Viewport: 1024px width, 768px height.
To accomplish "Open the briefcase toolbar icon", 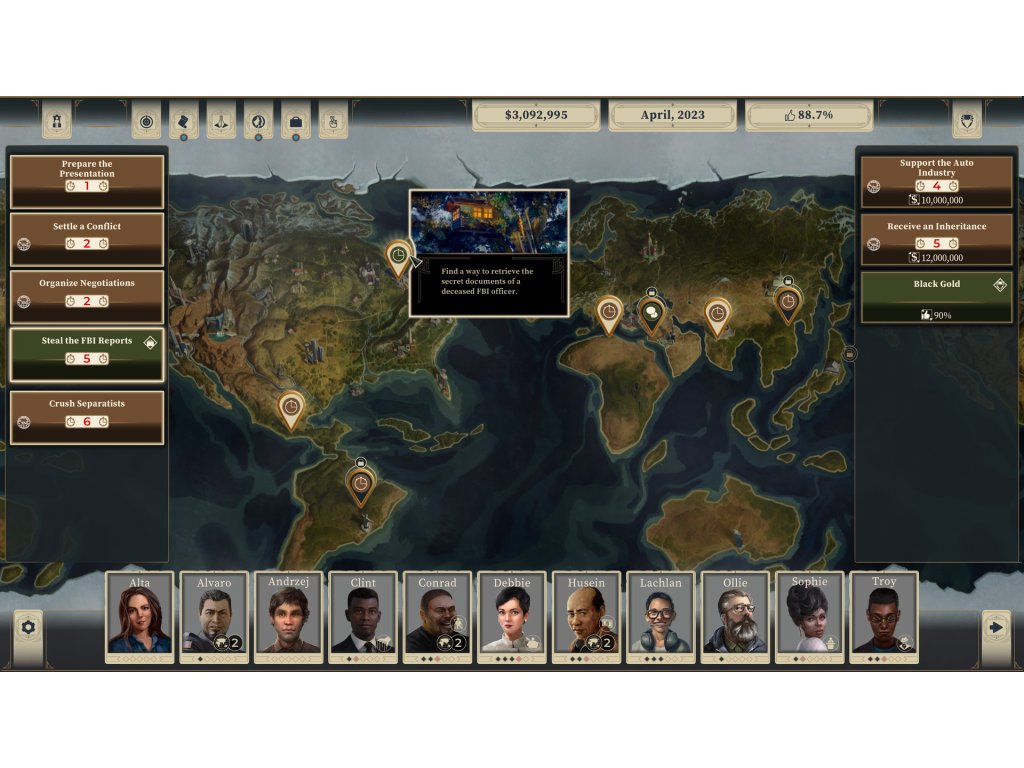I will pyautogui.click(x=296, y=121).
